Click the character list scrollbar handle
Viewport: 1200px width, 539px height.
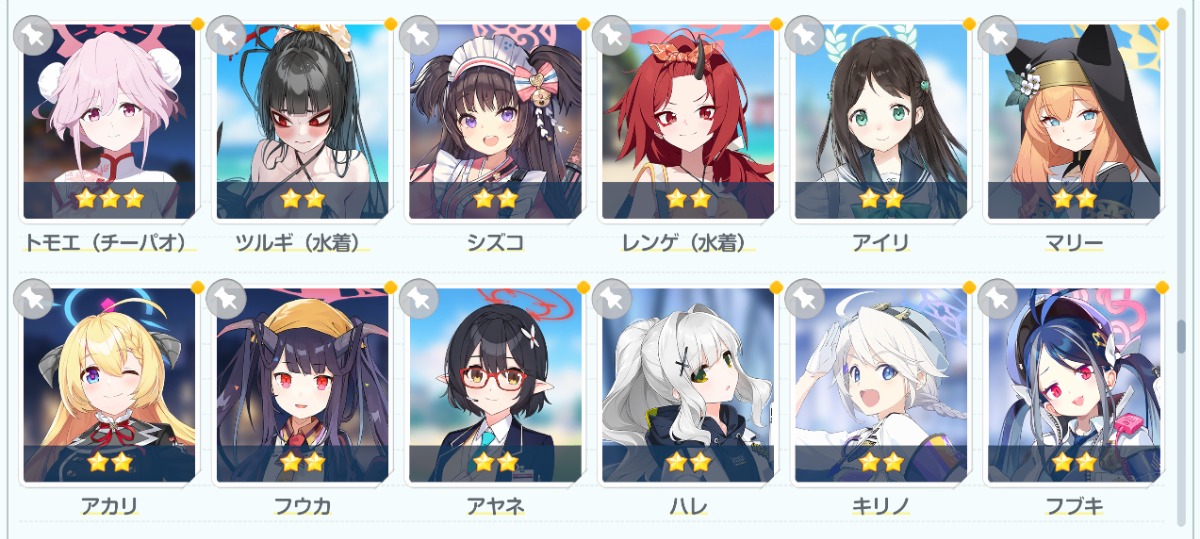coord(1181,336)
